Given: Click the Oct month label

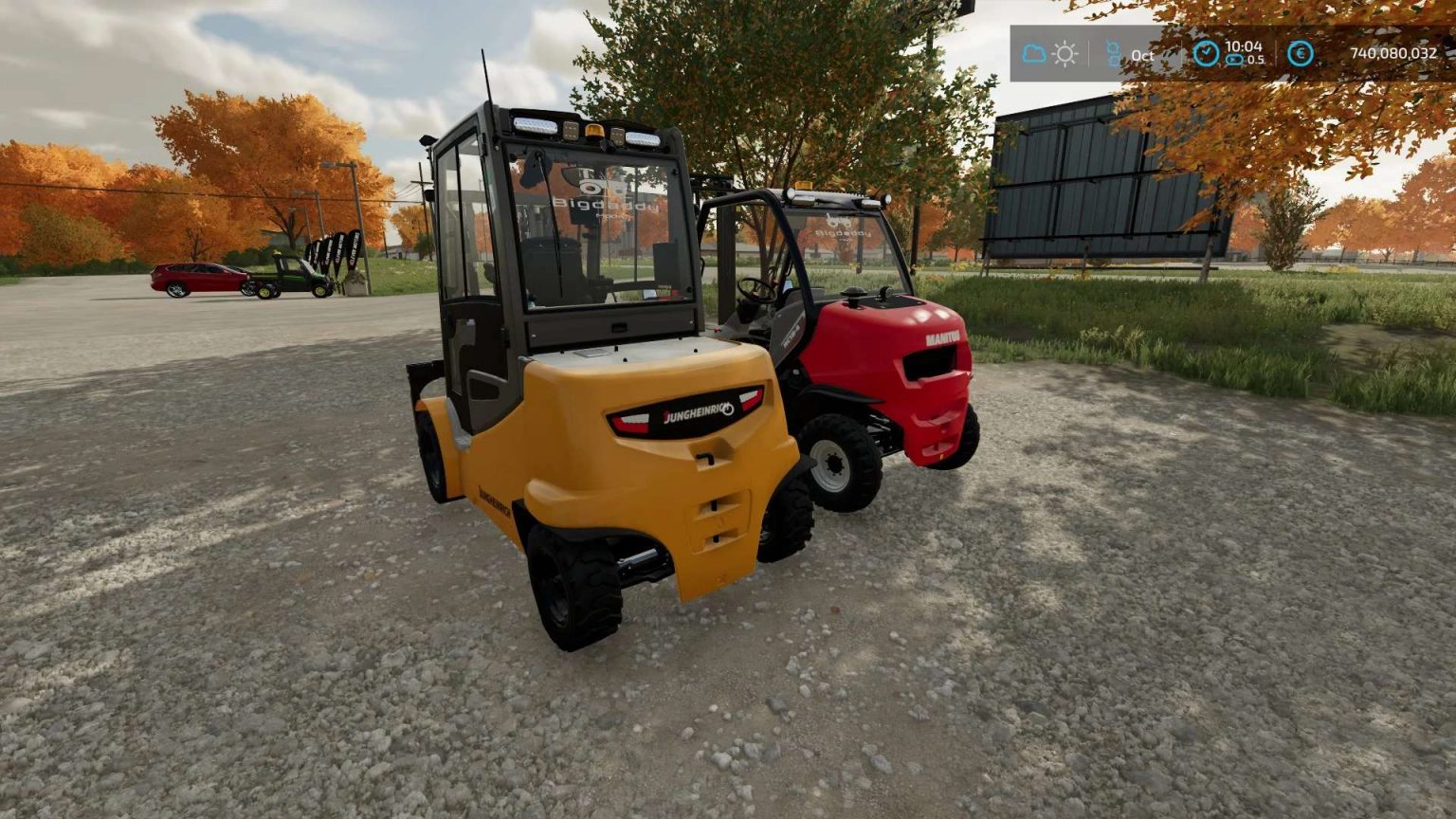Looking at the screenshot, I should [x=1142, y=55].
